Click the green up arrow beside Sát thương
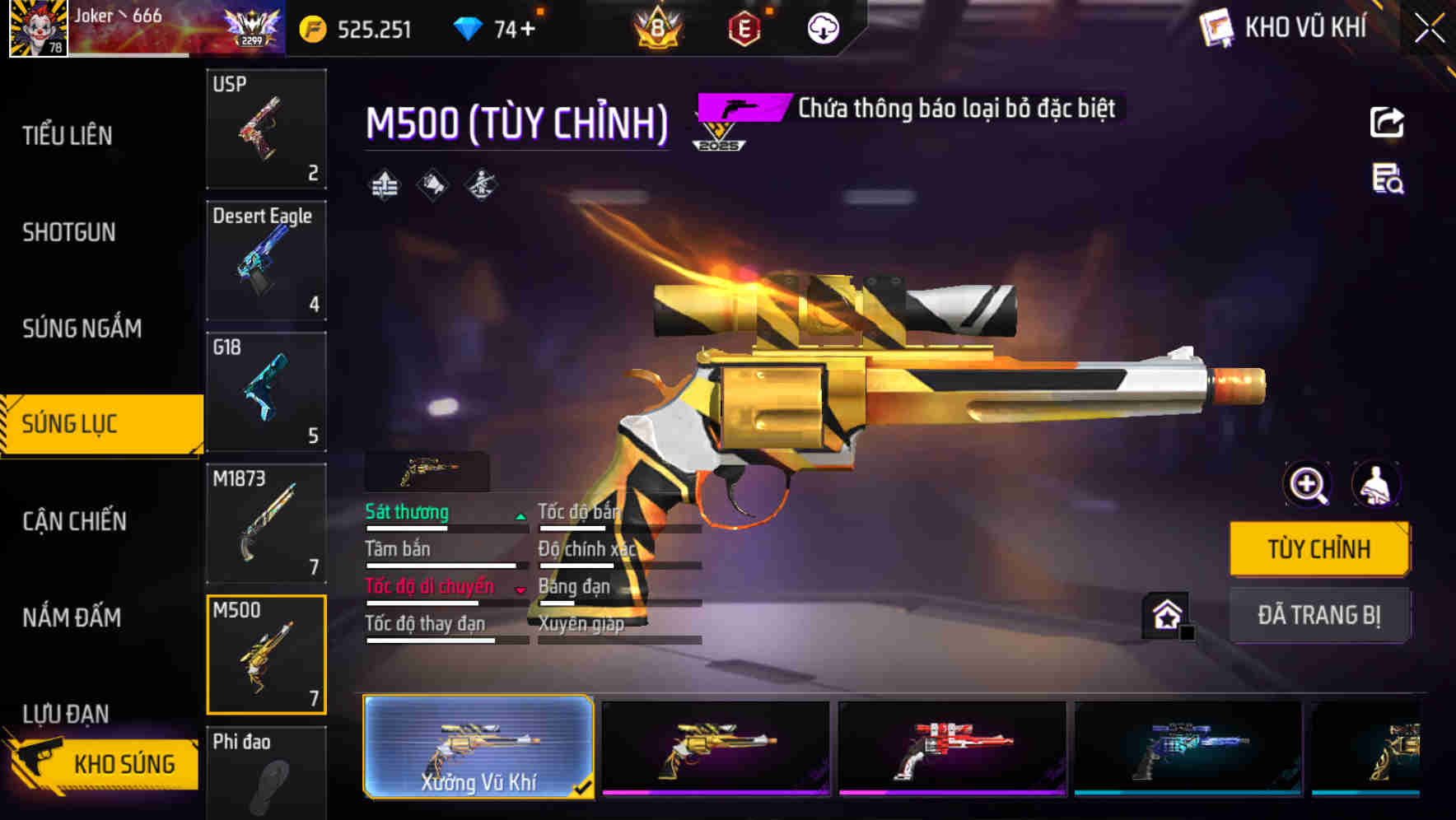This screenshot has width=1456, height=820. tap(519, 519)
